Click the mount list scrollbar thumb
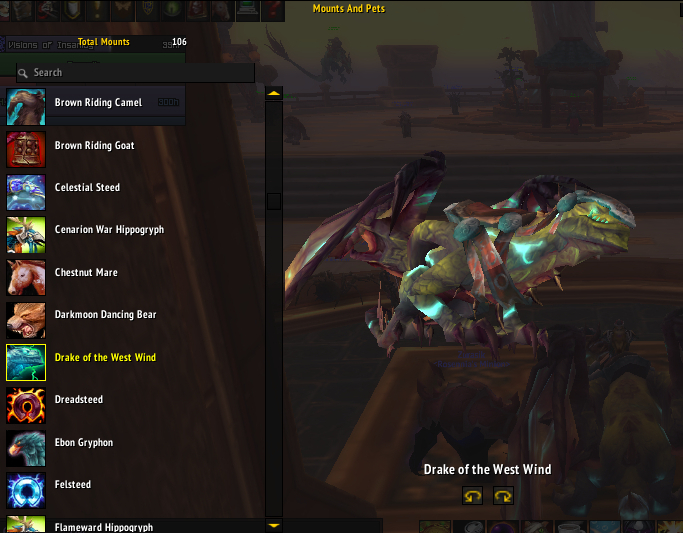Image resolution: width=683 pixels, height=533 pixels. tap(274, 201)
